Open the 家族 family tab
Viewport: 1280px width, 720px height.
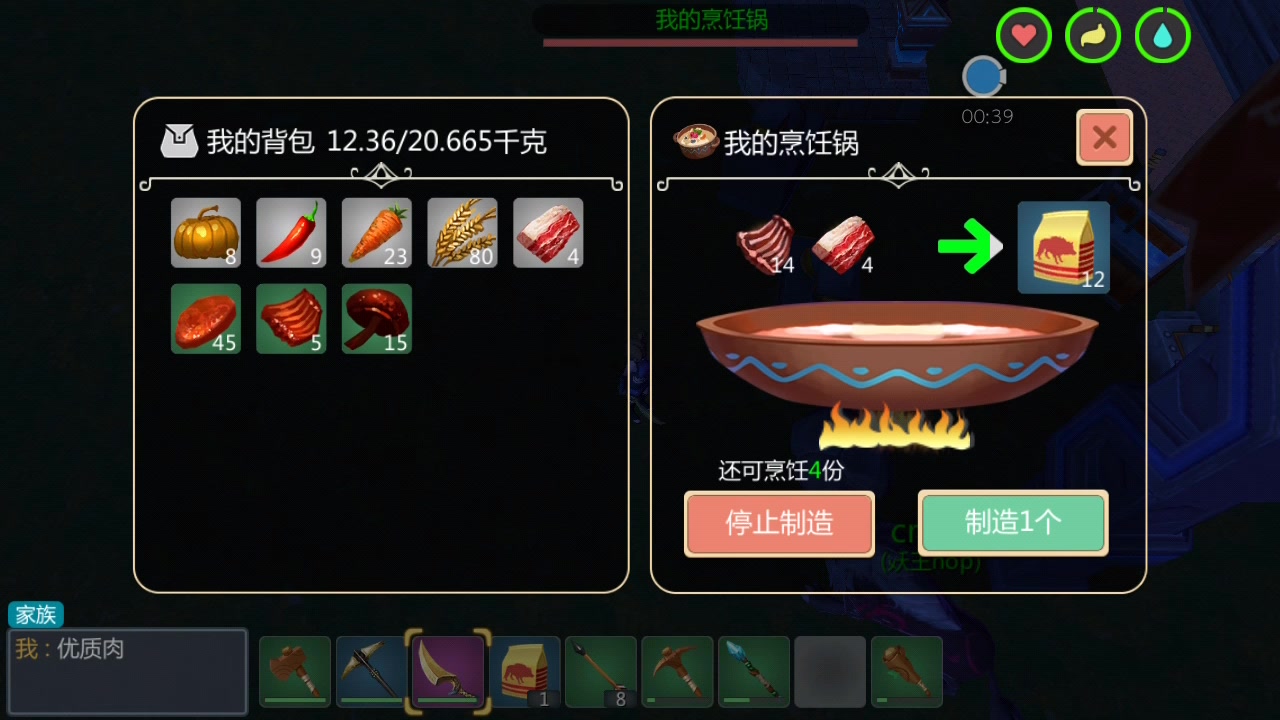[35, 614]
